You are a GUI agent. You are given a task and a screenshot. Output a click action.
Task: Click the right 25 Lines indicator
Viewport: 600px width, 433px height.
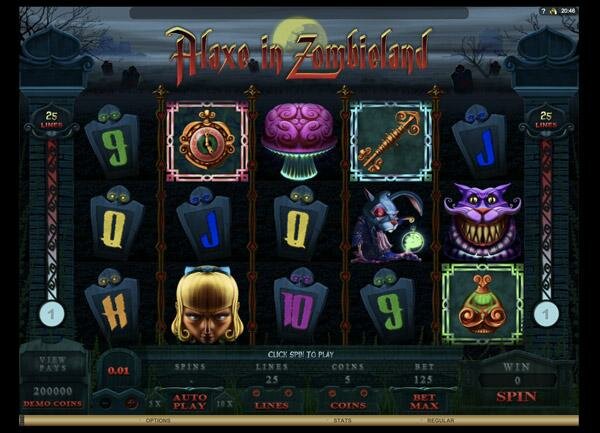click(x=545, y=119)
